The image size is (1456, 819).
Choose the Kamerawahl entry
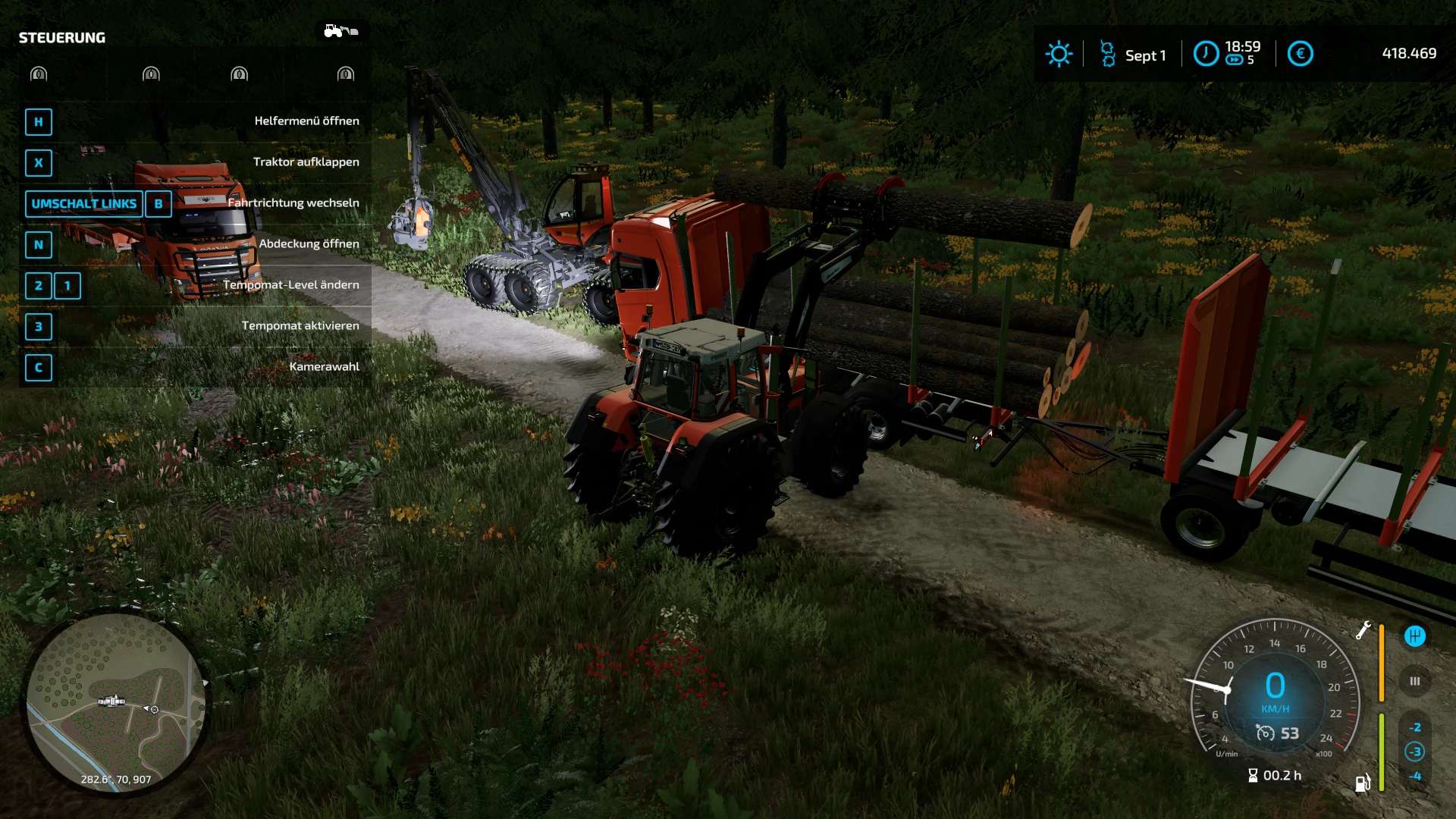[x=195, y=367]
